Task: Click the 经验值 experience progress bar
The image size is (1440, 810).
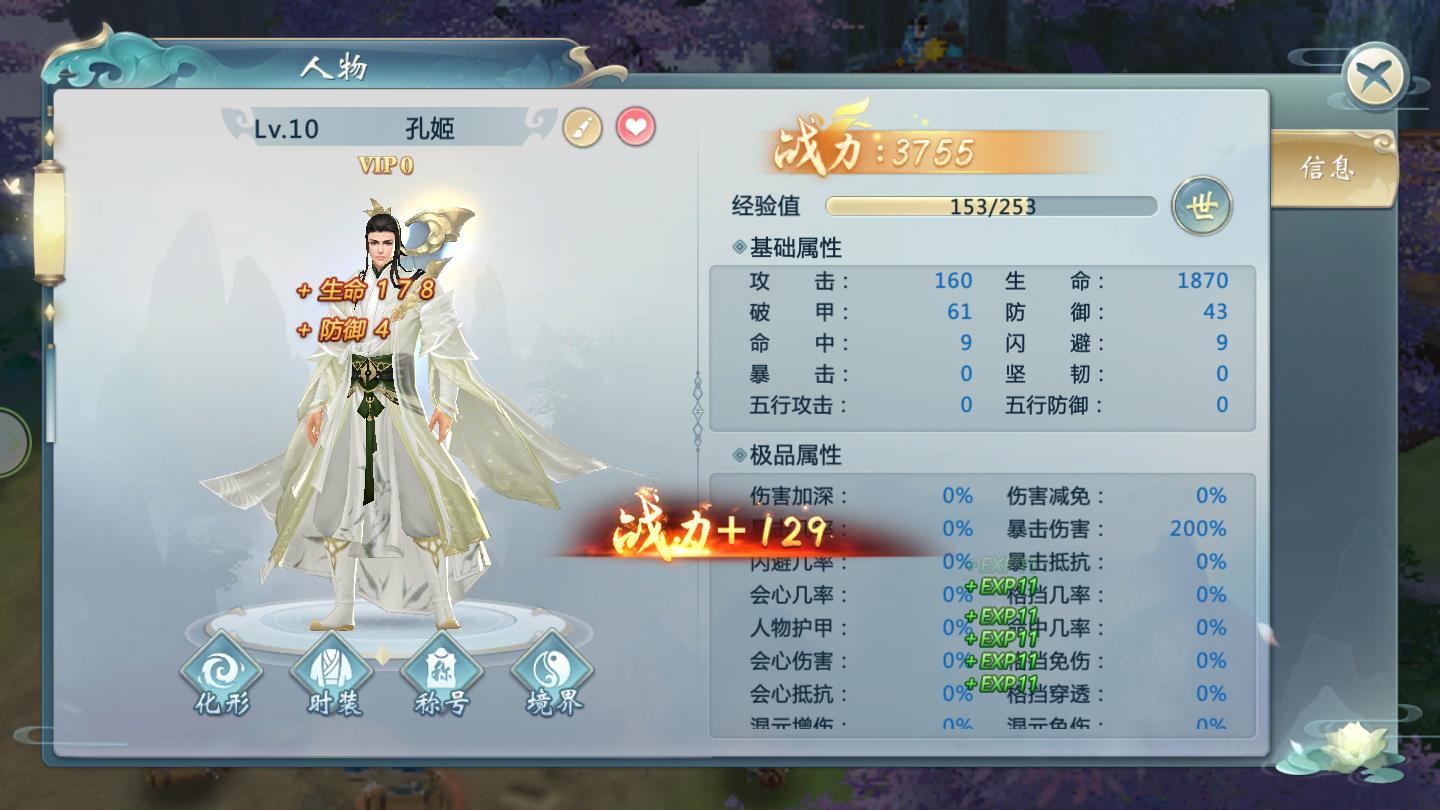Action: pos(990,207)
